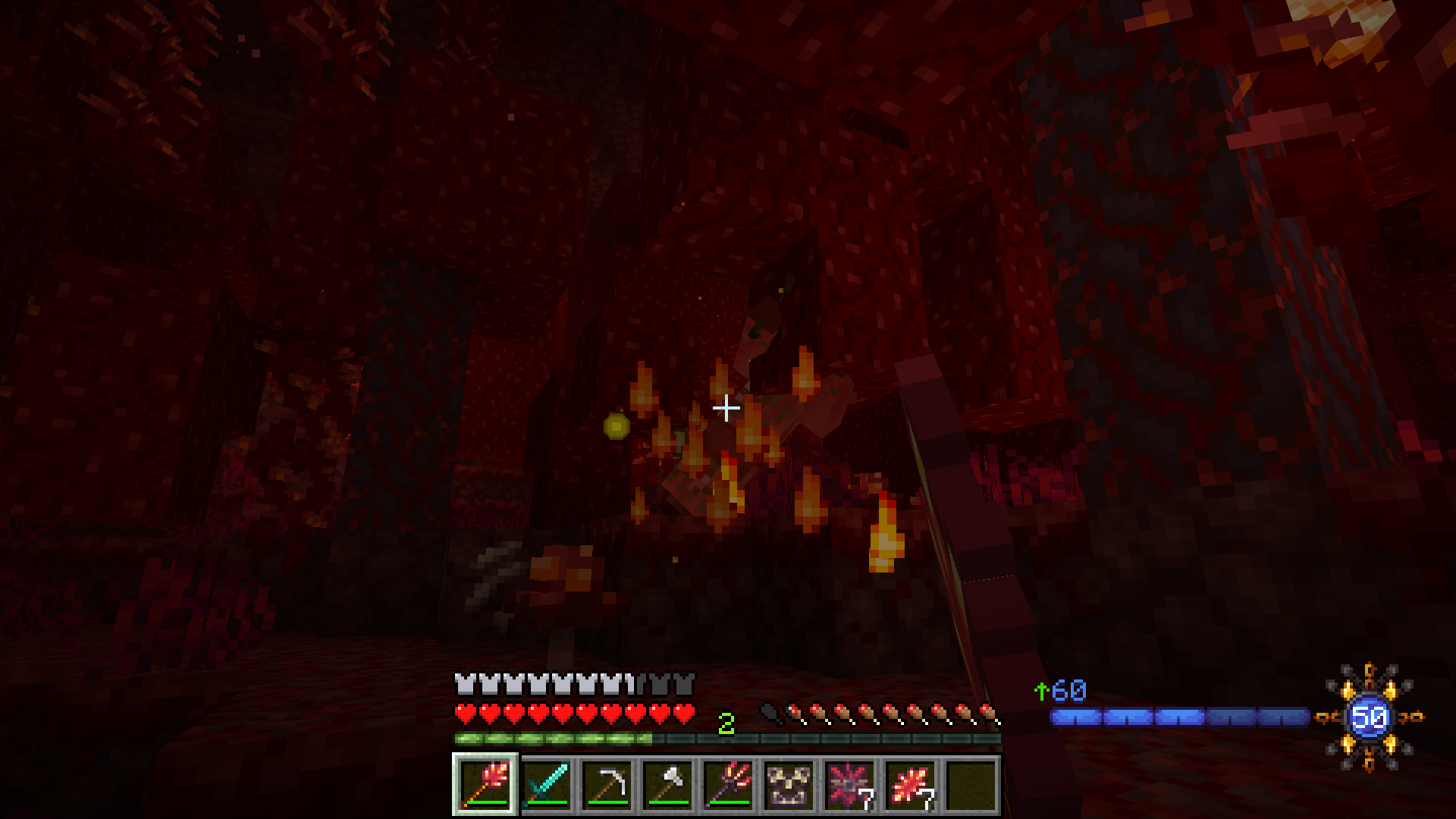Select the dark red spiky flower stack

click(x=849, y=784)
